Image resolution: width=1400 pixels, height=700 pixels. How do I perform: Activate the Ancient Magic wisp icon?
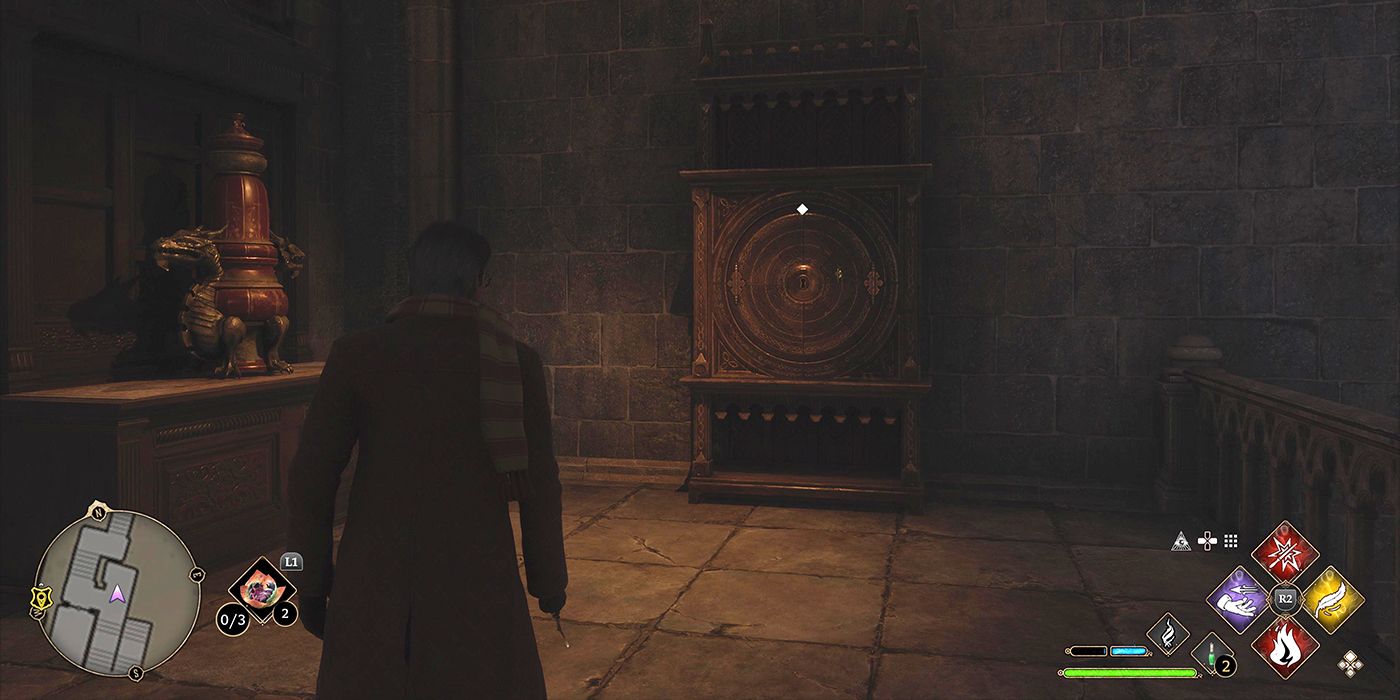click(x=1168, y=633)
